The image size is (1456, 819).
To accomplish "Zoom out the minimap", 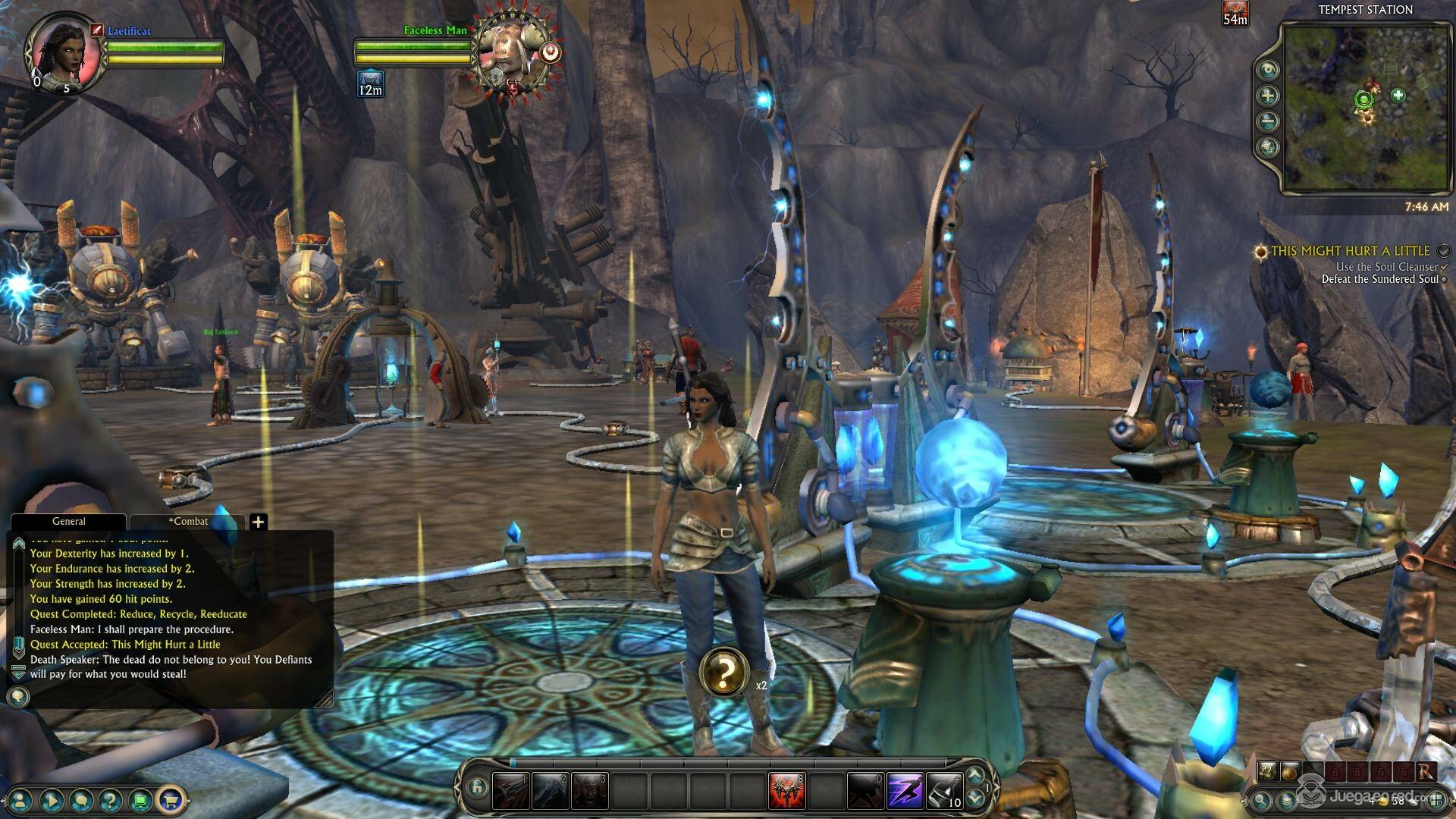I will pyautogui.click(x=1268, y=121).
